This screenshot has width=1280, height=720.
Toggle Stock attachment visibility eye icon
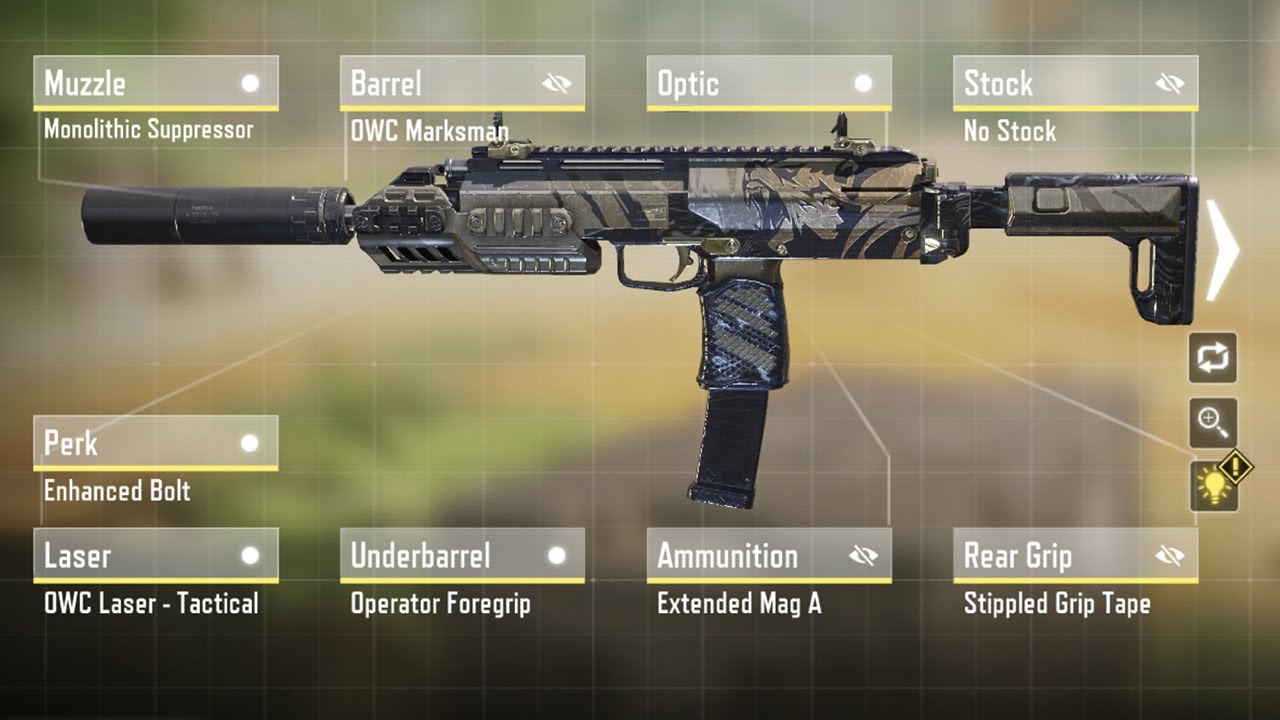pos(1169,84)
